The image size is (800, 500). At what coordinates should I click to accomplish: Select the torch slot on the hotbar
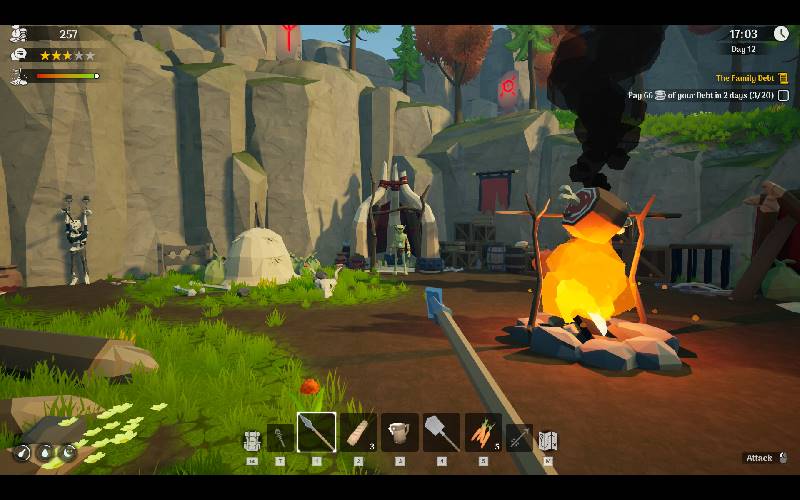click(279, 438)
